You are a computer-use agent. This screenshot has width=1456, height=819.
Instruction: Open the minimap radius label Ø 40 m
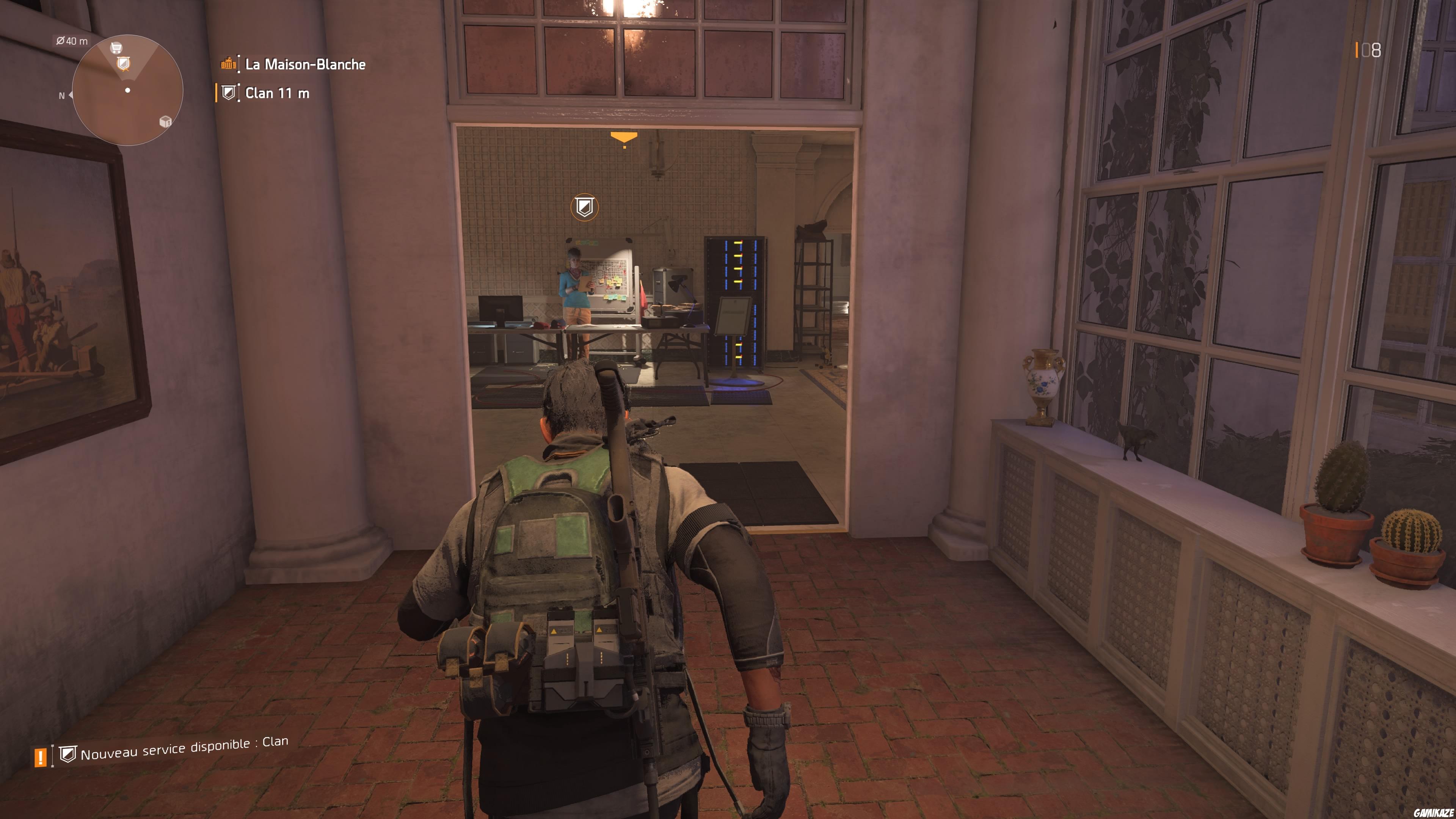click(x=72, y=41)
